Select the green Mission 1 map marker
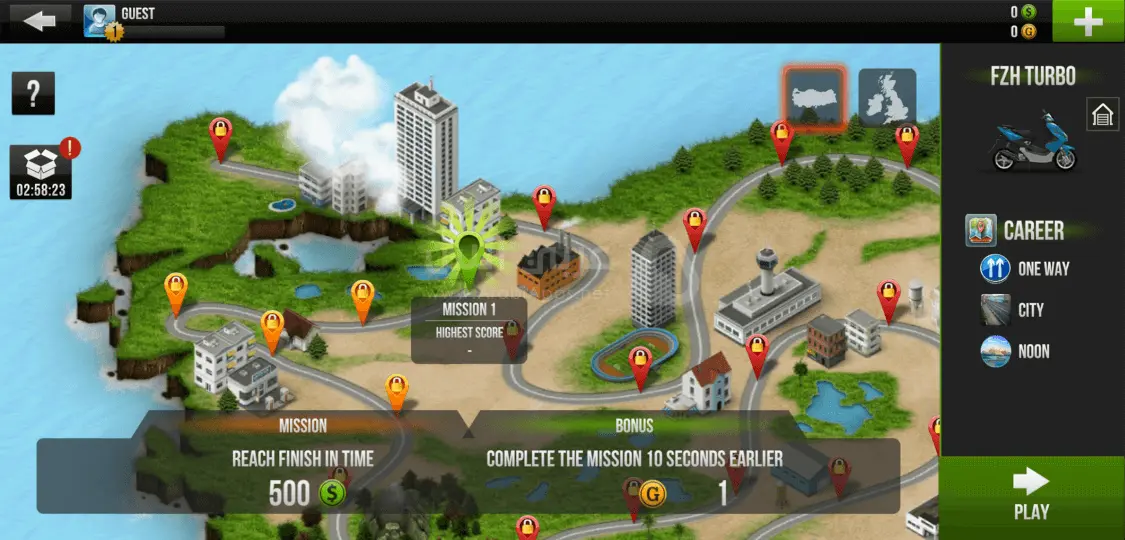Screen dimensions: 1125x540 coord(469,244)
